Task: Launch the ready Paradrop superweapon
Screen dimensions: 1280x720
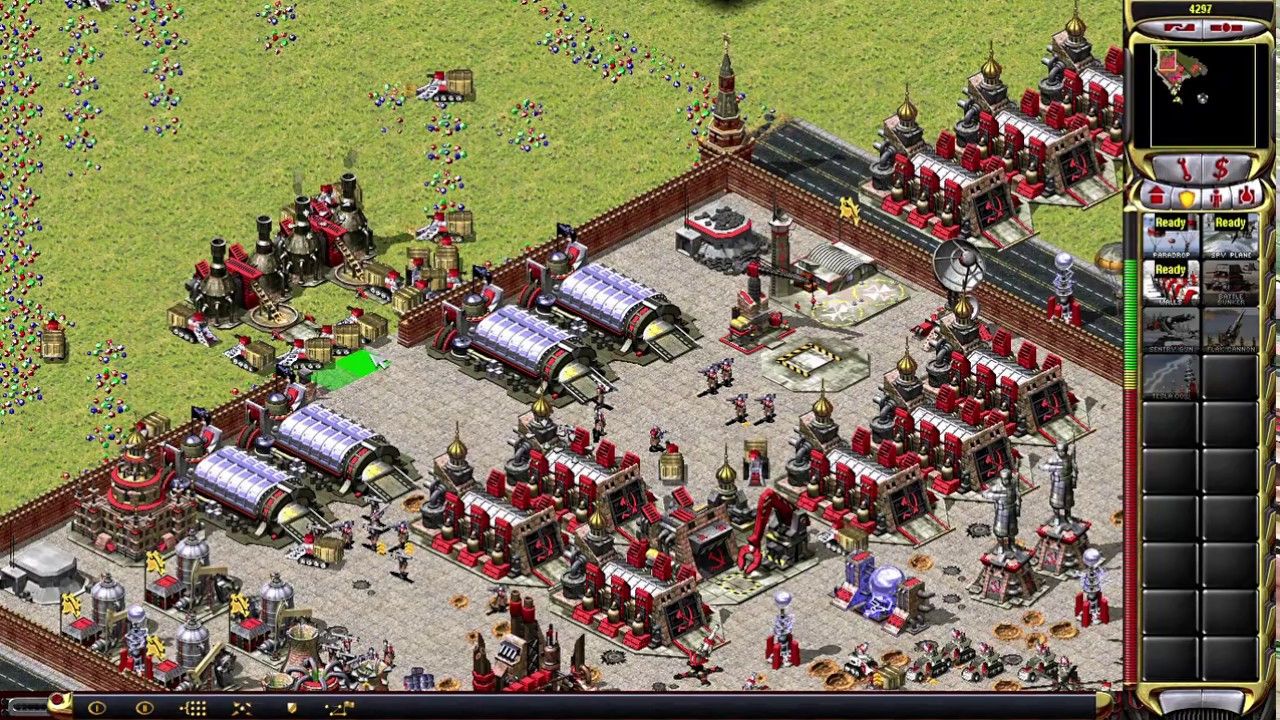Action: (x=1171, y=236)
